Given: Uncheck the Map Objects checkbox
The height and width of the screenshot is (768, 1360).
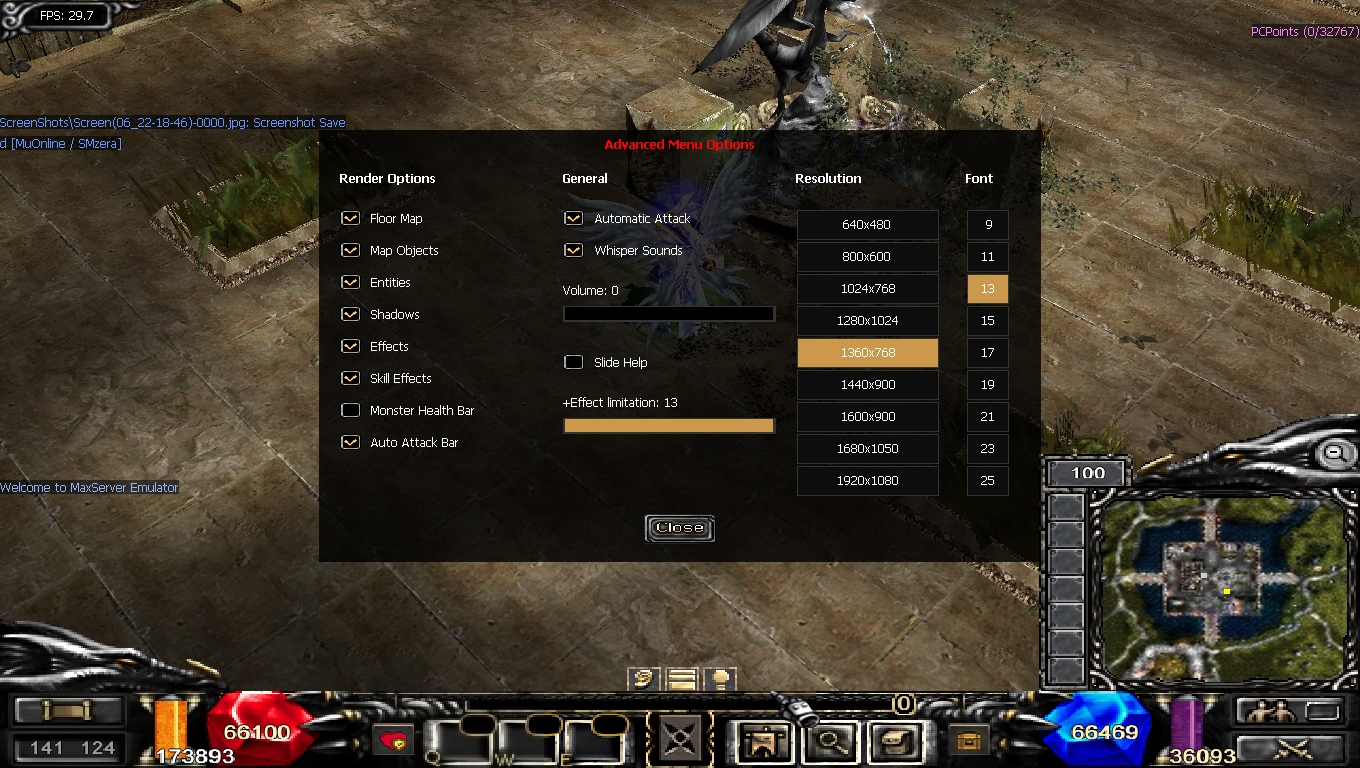Looking at the screenshot, I should (350, 250).
